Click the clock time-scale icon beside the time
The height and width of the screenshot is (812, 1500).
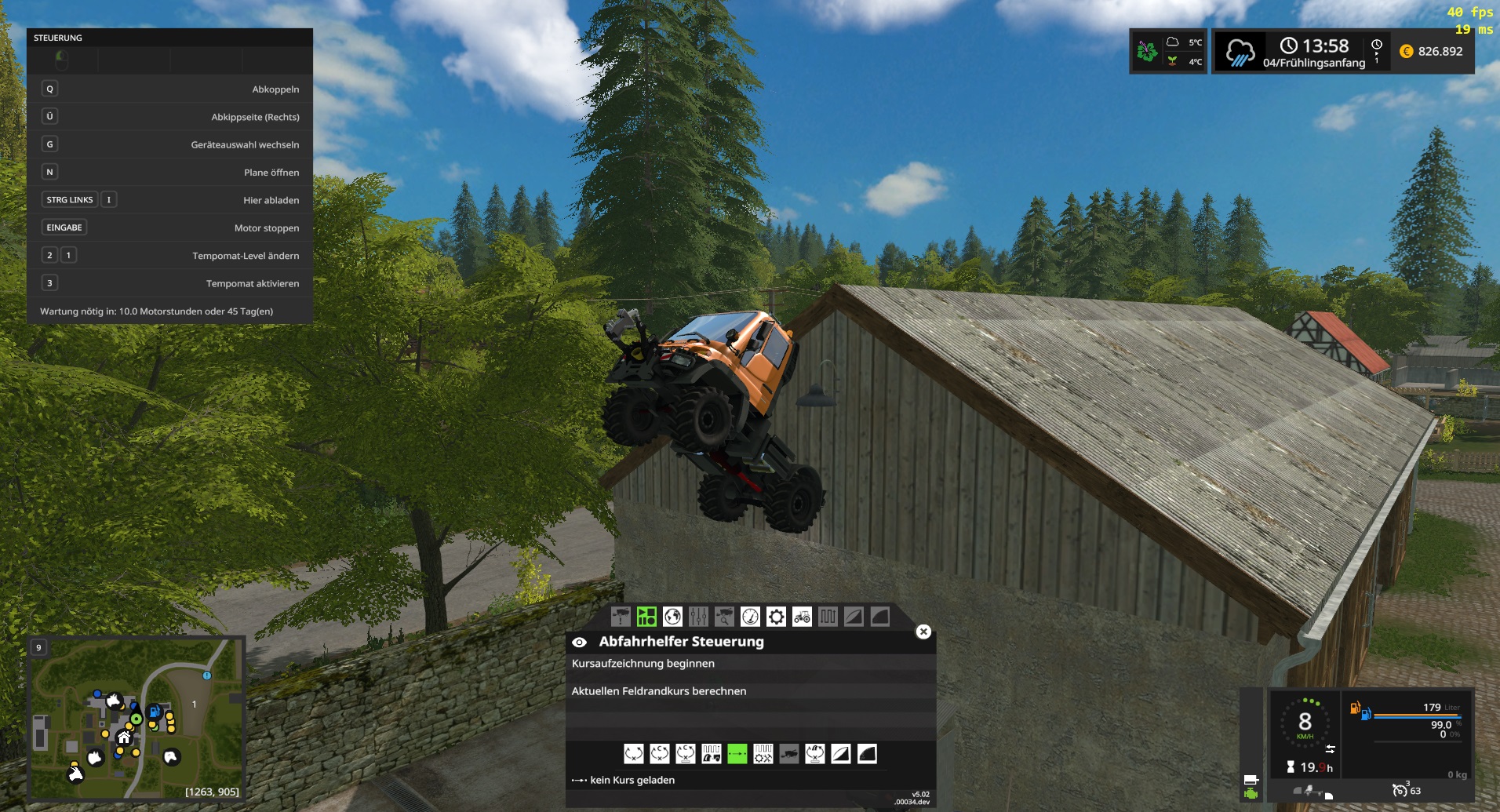click(1376, 46)
